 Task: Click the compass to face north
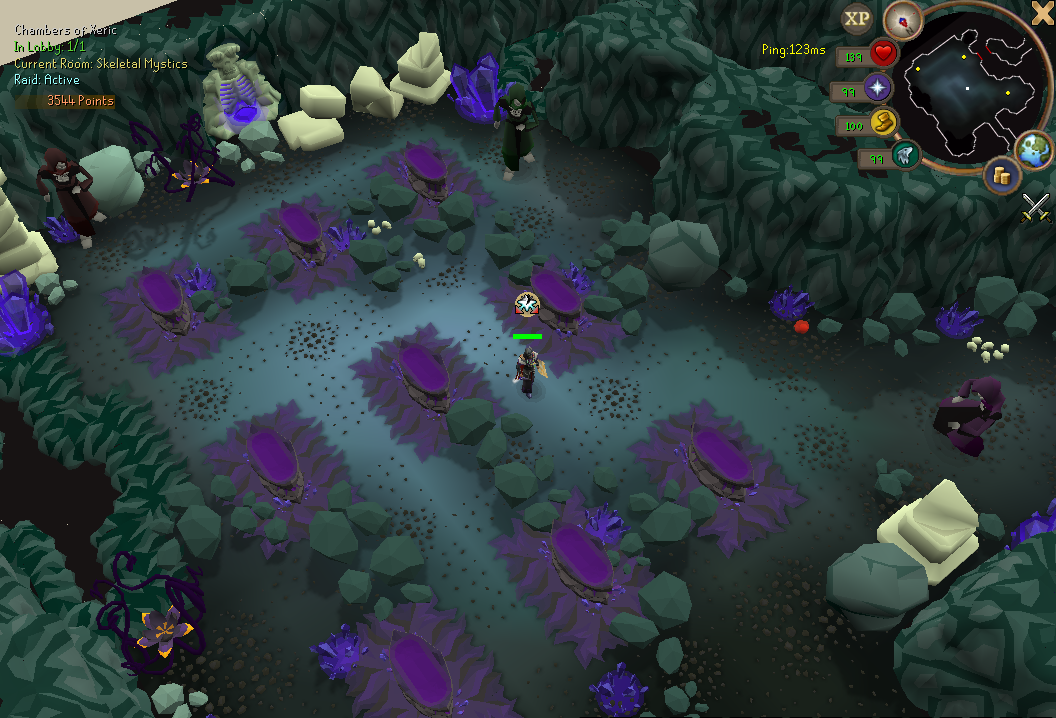903,20
